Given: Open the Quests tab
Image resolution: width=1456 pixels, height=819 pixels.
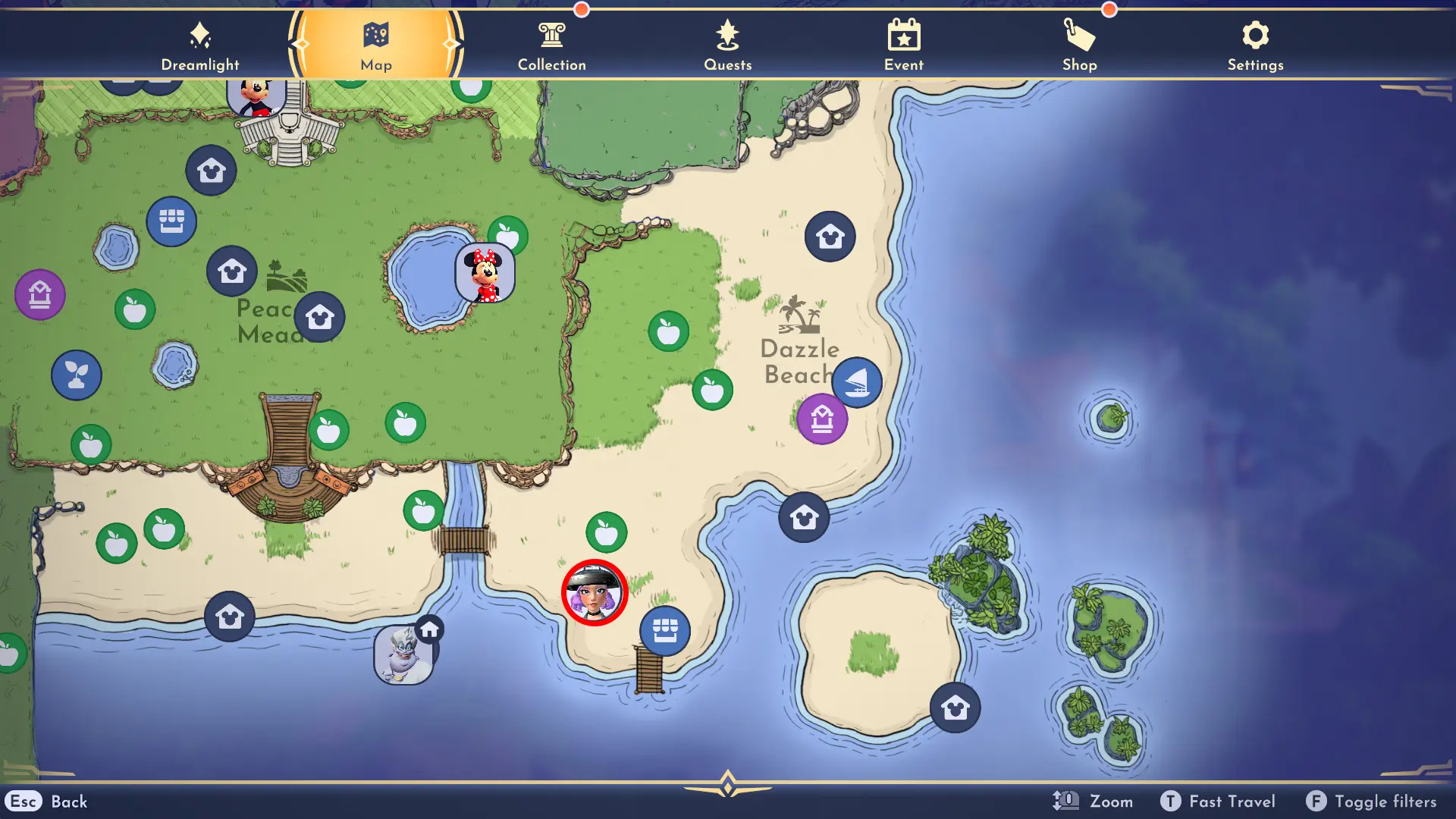Looking at the screenshot, I should [x=727, y=44].
